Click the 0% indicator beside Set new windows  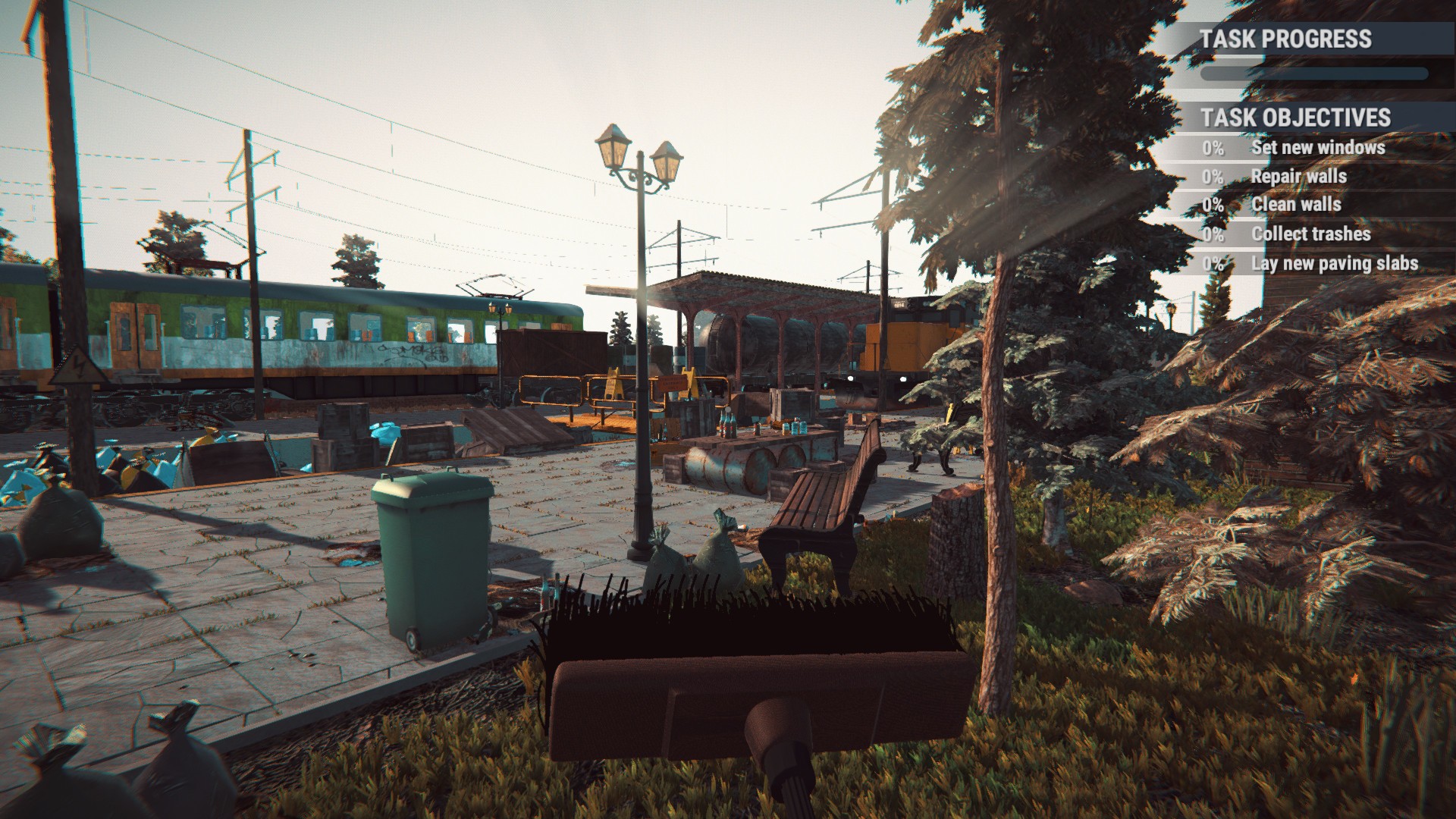1213,148
